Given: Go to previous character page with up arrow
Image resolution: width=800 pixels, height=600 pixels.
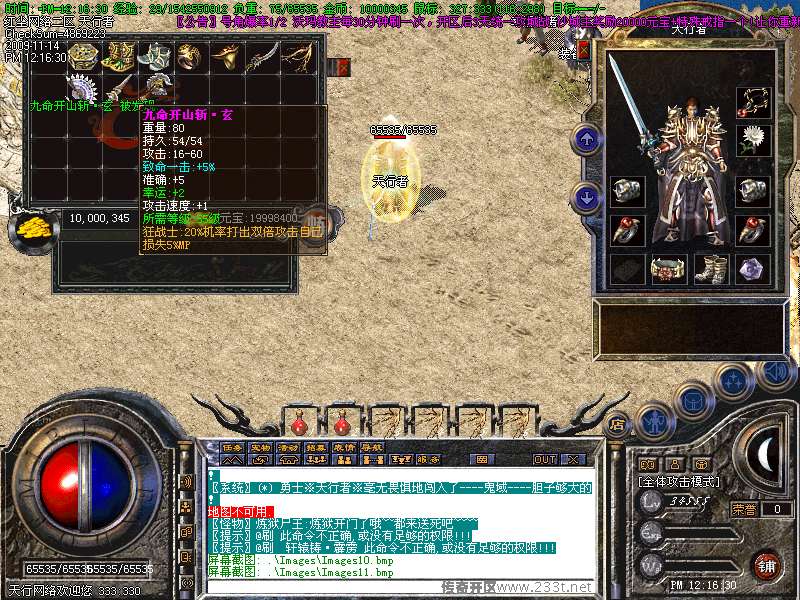Looking at the screenshot, I should coord(587,141).
